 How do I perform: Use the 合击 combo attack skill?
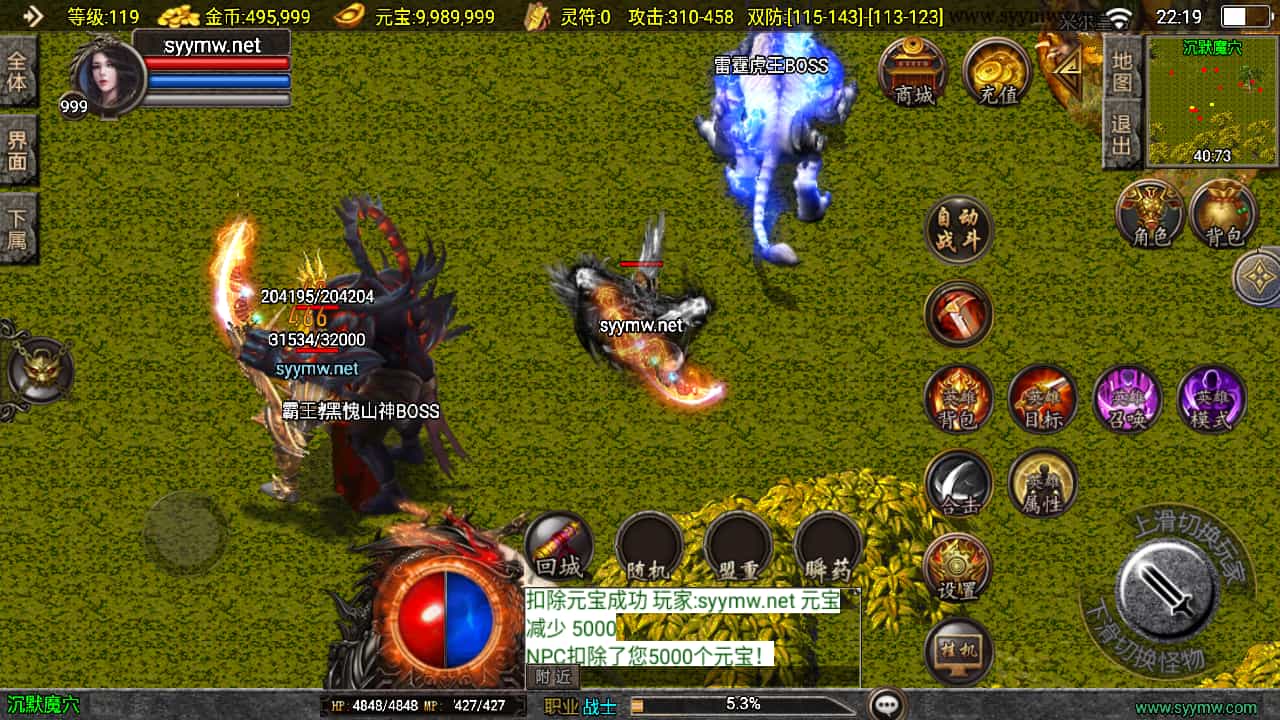pos(958,484)
